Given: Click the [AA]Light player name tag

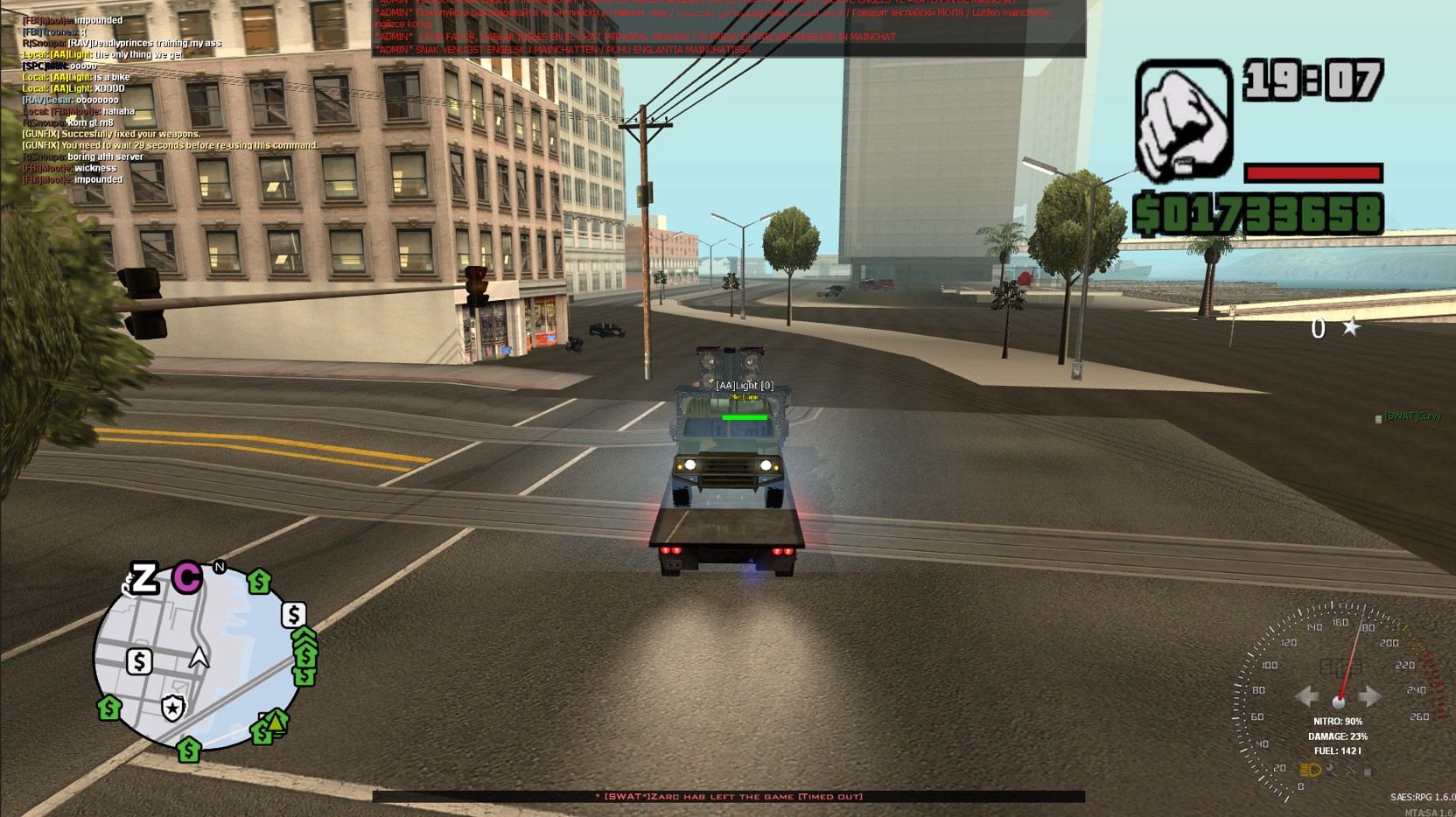Looking at the screenshot, I should pyautogui.click(x=744, y=386).
